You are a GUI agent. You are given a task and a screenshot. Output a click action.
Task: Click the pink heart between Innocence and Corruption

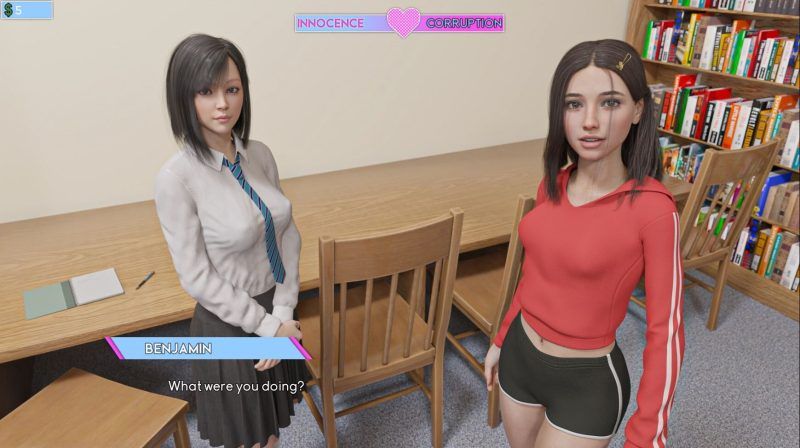coord(403,22)
